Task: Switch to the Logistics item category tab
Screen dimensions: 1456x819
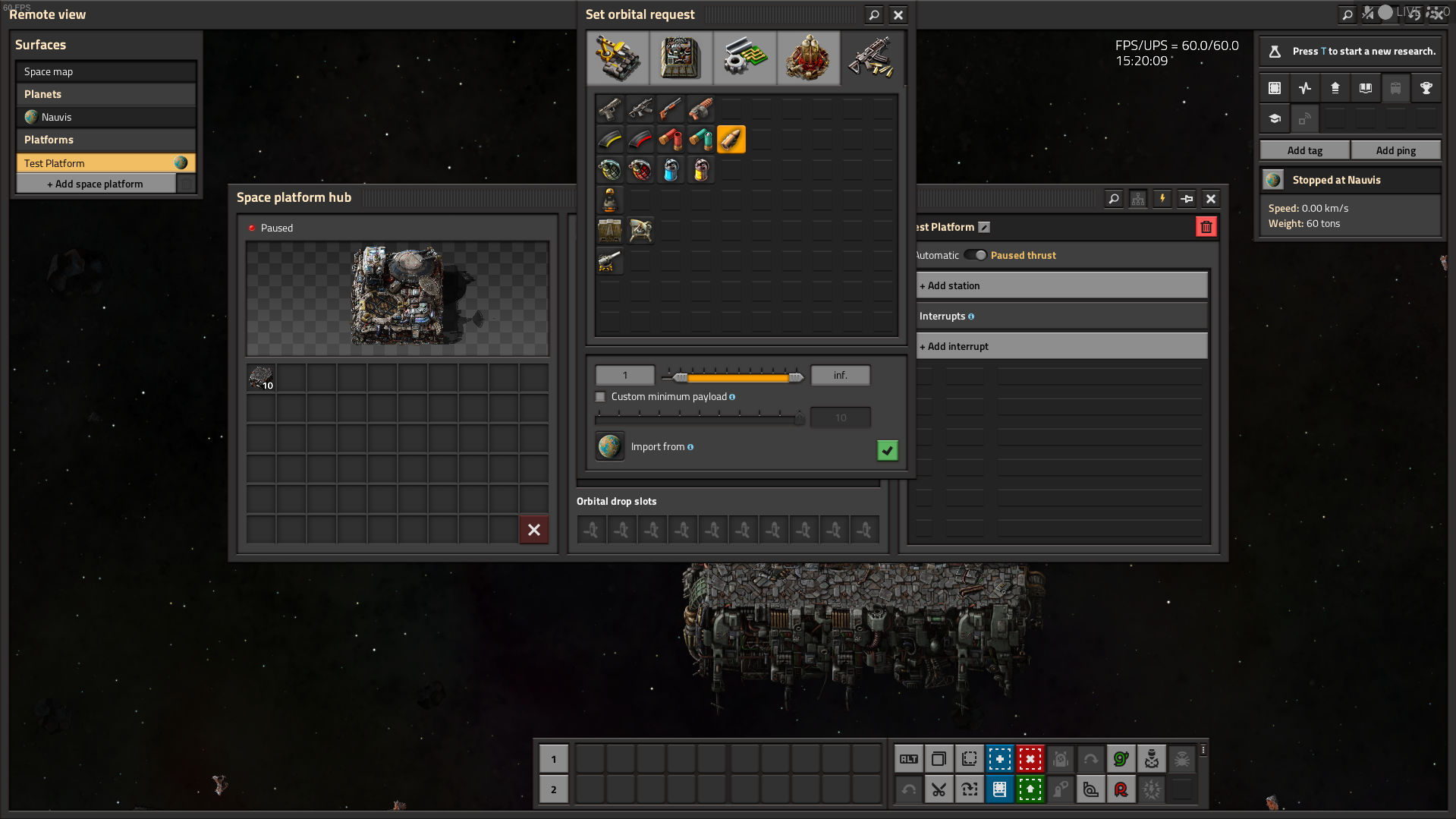Action: tap(618, 58)
